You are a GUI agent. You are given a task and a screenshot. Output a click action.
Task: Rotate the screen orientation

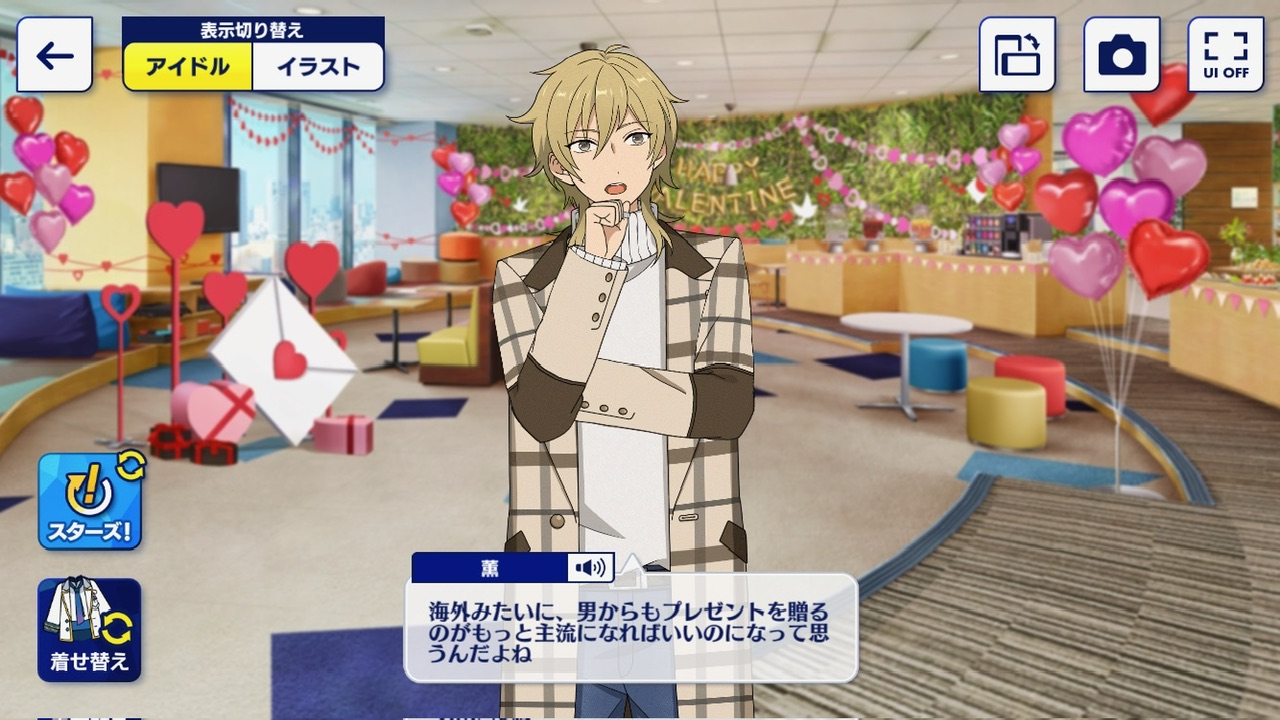pyautogui.click(x=1017, y=55)
